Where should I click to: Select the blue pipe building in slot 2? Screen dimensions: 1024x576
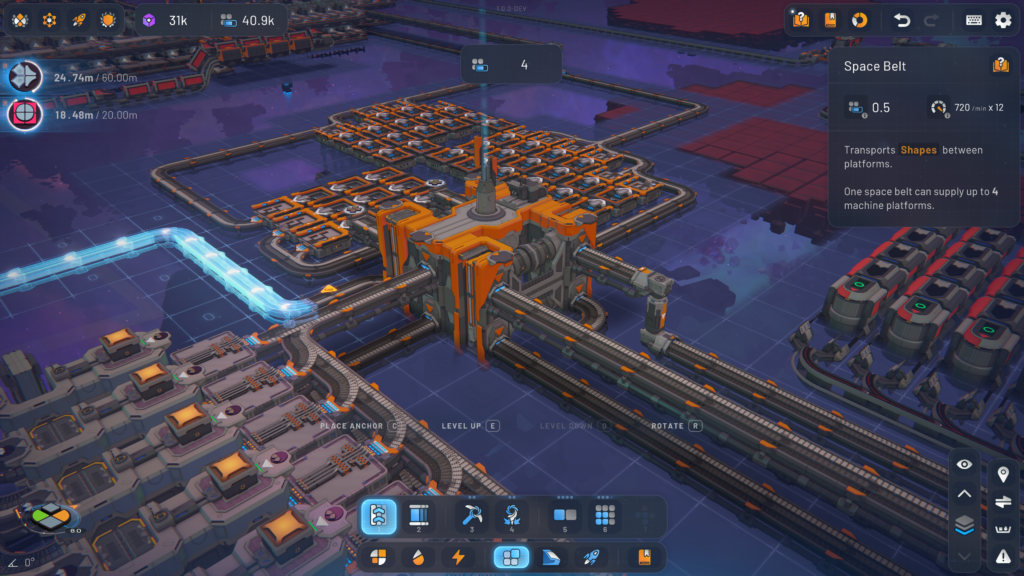pyautogui.click(x=419, y=516)
